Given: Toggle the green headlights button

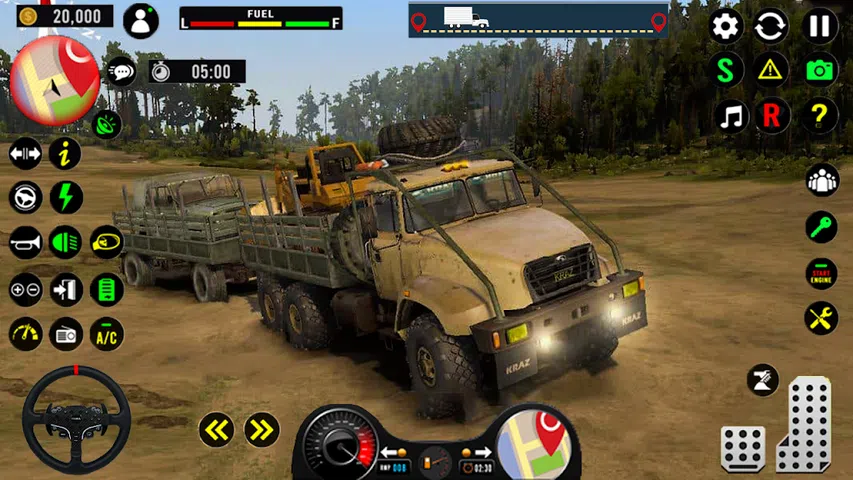Looking at the screenshot, I should (66, 242).
